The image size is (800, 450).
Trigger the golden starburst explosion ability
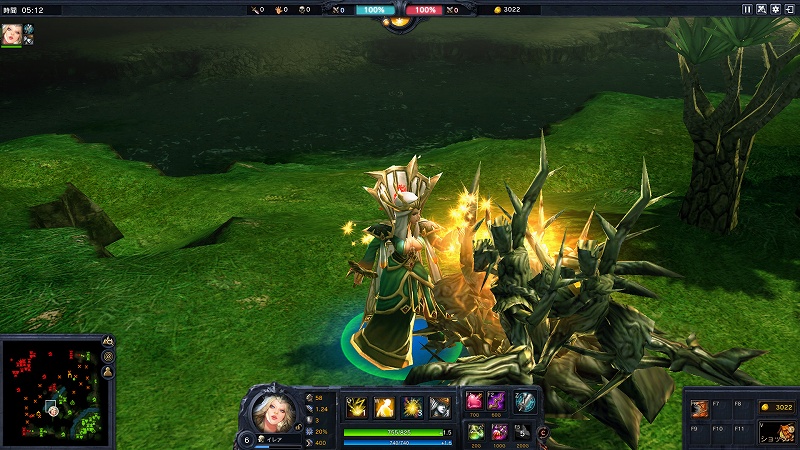click(412, 406)
